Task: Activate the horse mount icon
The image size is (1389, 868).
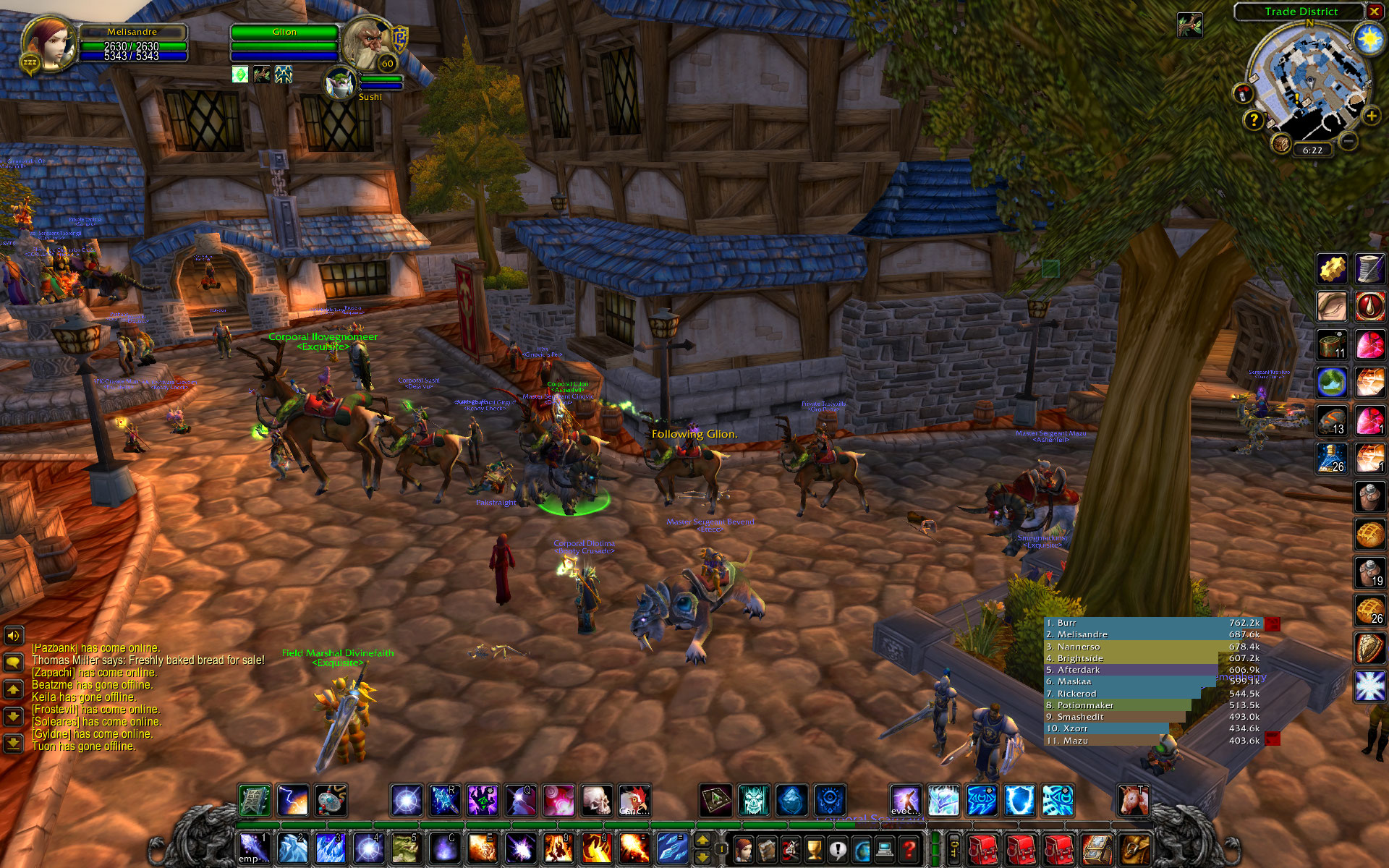Action: [1133, 801]
